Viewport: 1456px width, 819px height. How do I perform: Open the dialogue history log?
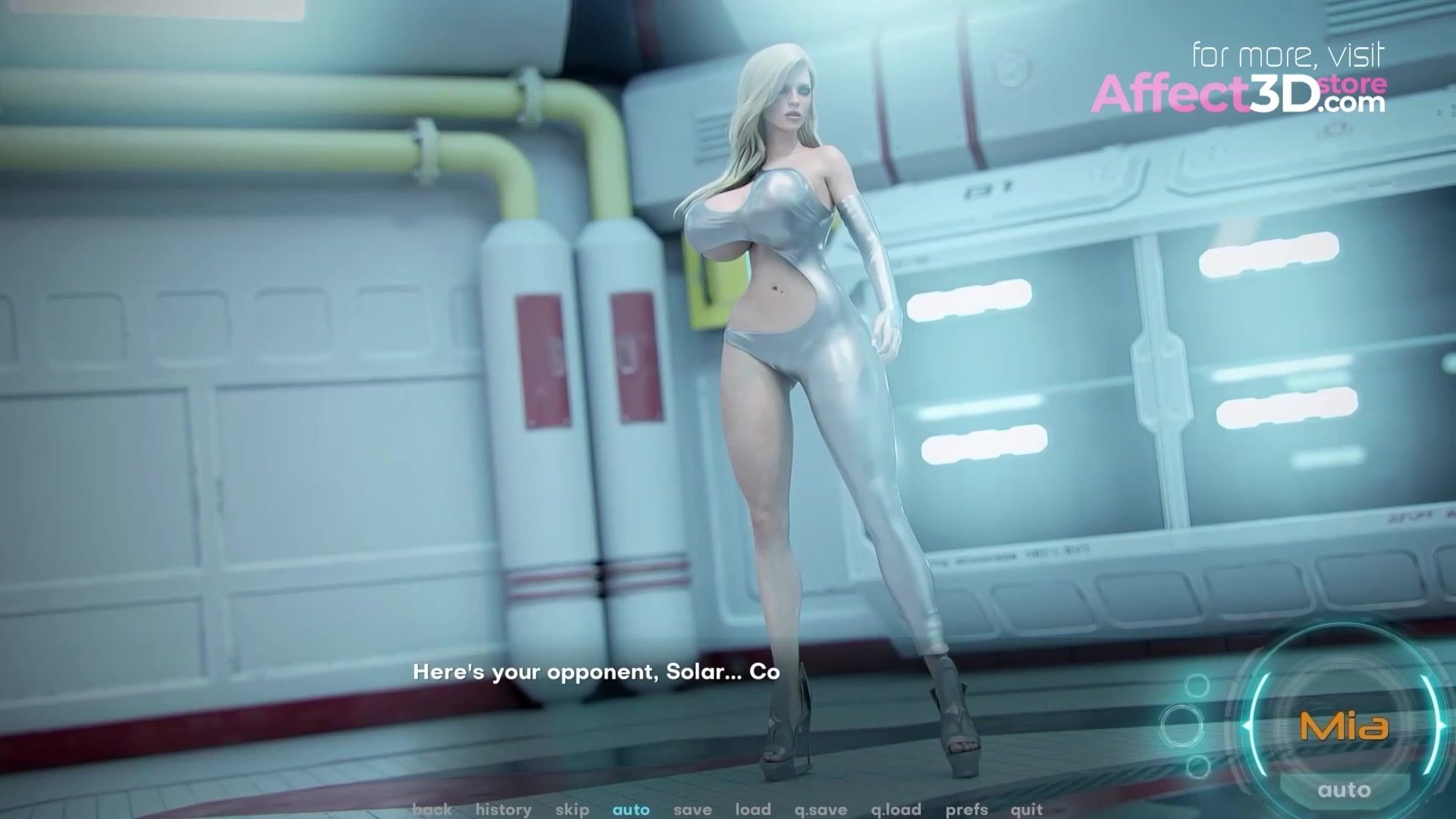pos(504,809)
